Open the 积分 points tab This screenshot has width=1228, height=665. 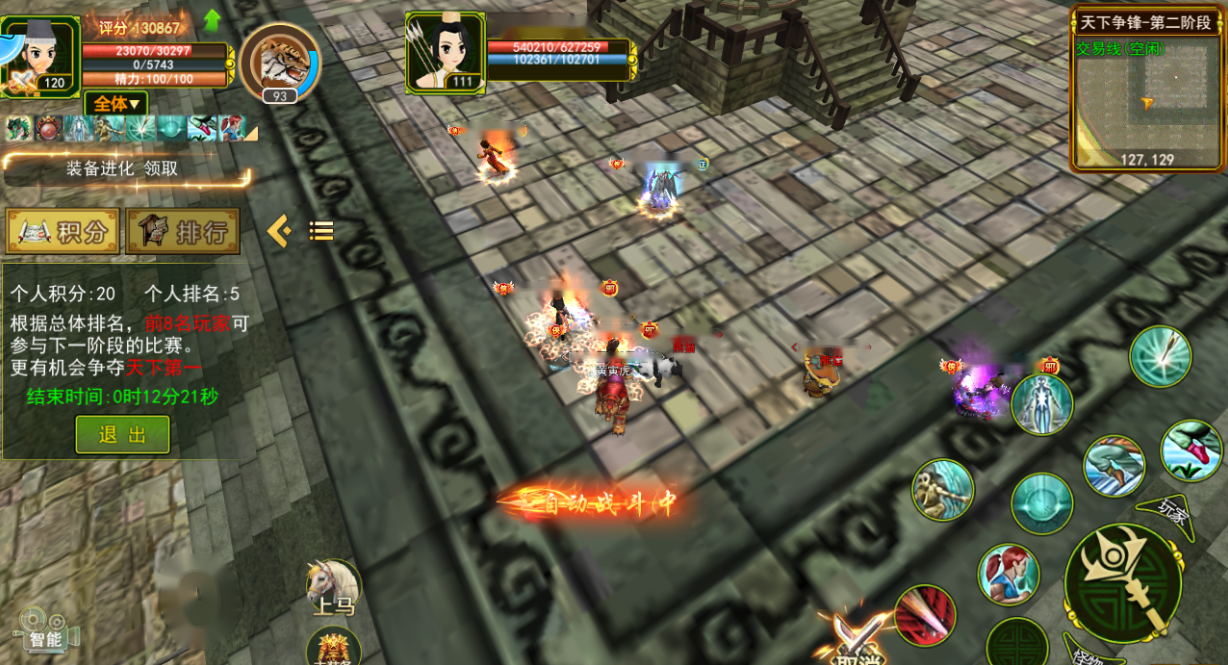coord(62,232)
